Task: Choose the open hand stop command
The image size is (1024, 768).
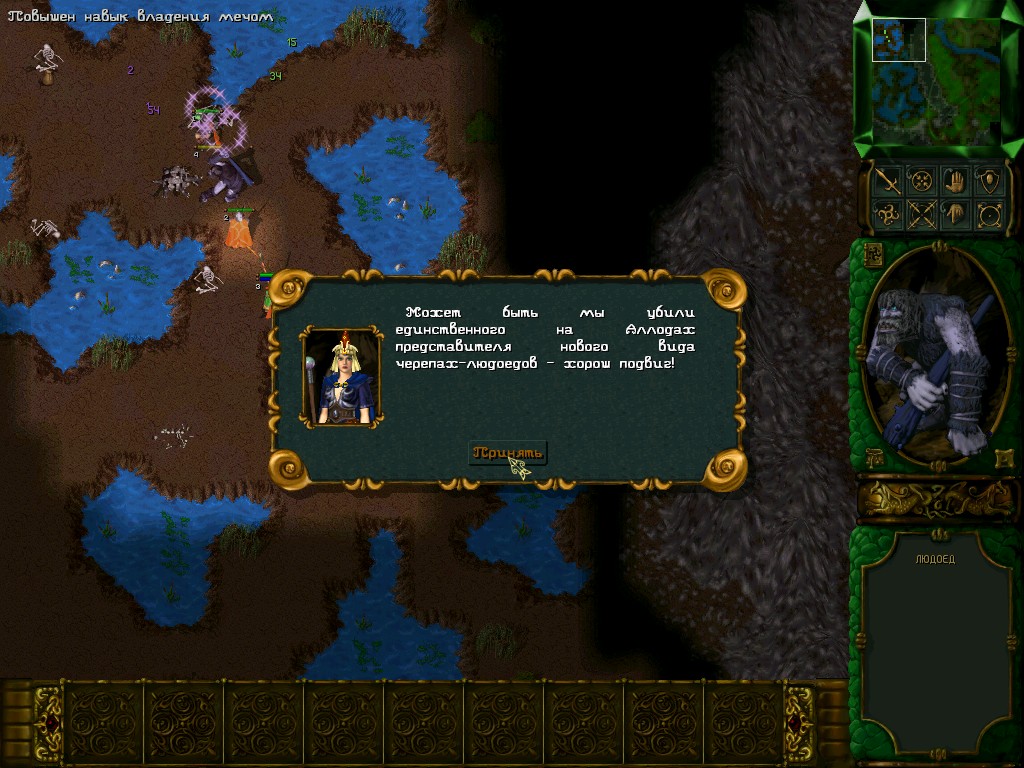Action: point(954,180)
